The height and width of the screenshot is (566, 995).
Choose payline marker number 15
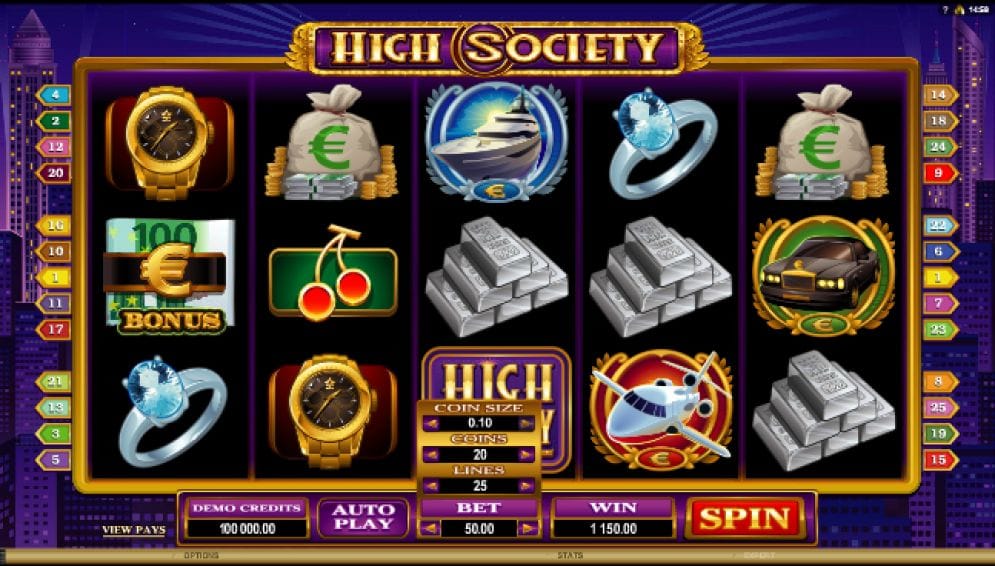click(x=939, y=460)
